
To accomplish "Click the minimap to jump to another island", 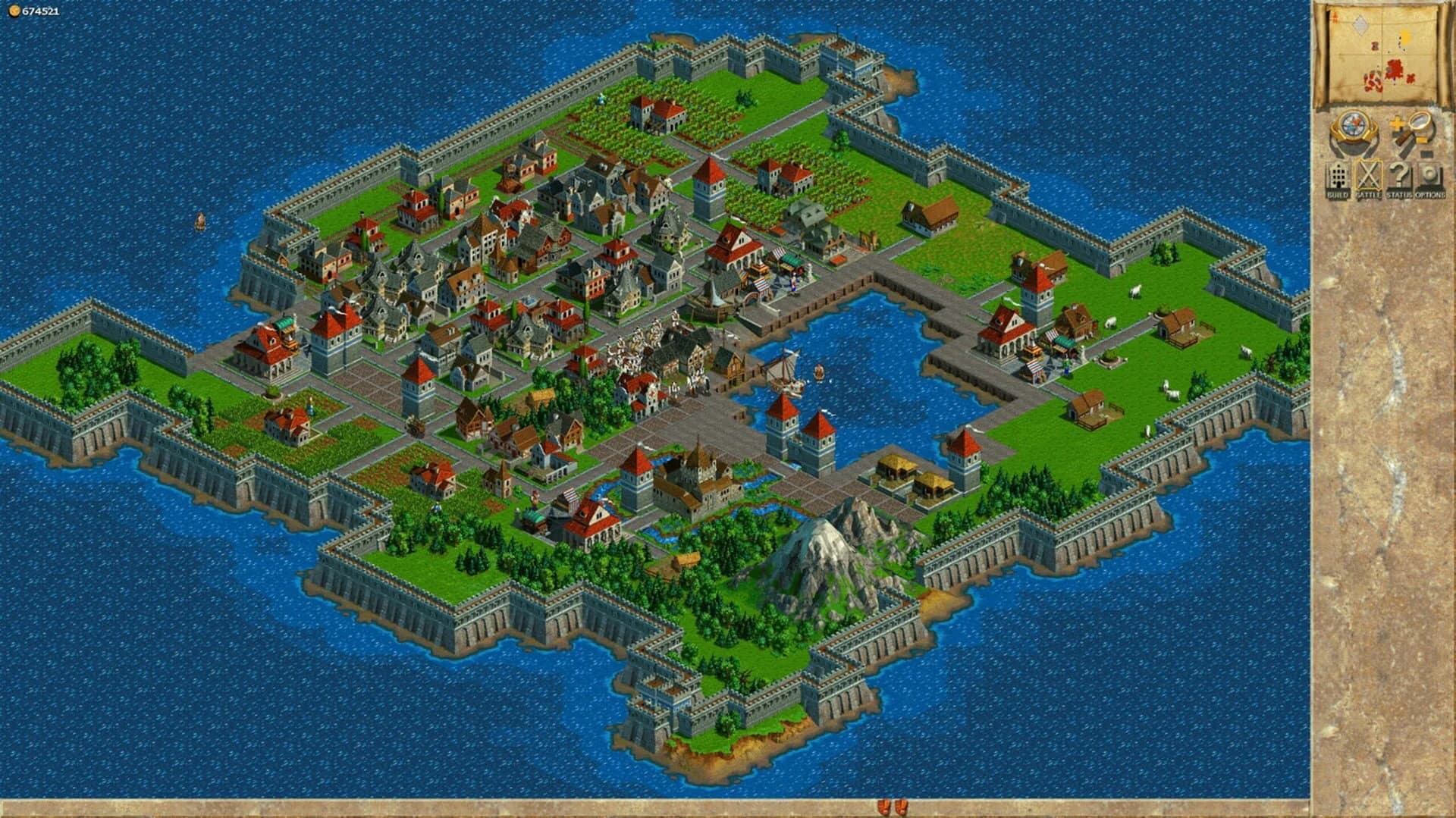I will point(1405,36).
